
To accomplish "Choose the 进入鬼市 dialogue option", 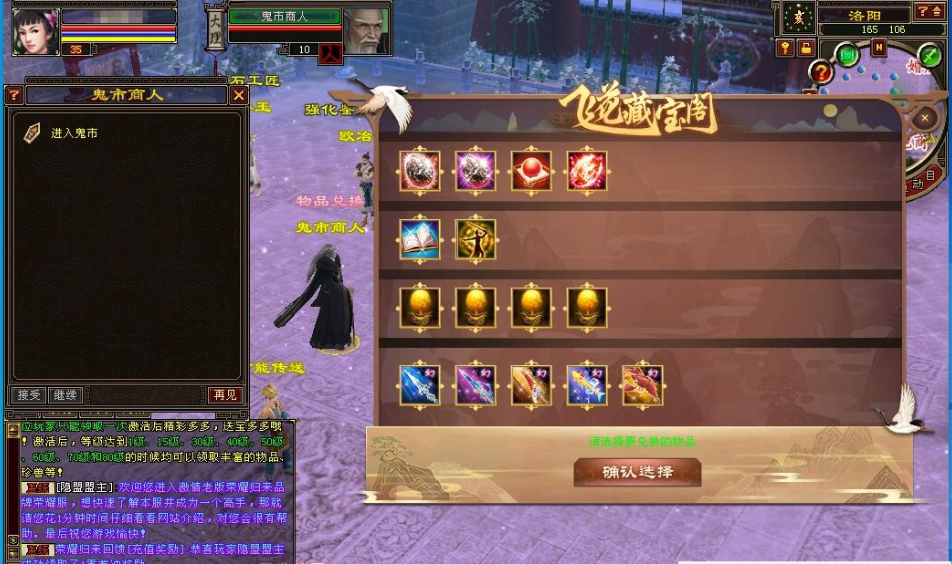I will [74, 133].
